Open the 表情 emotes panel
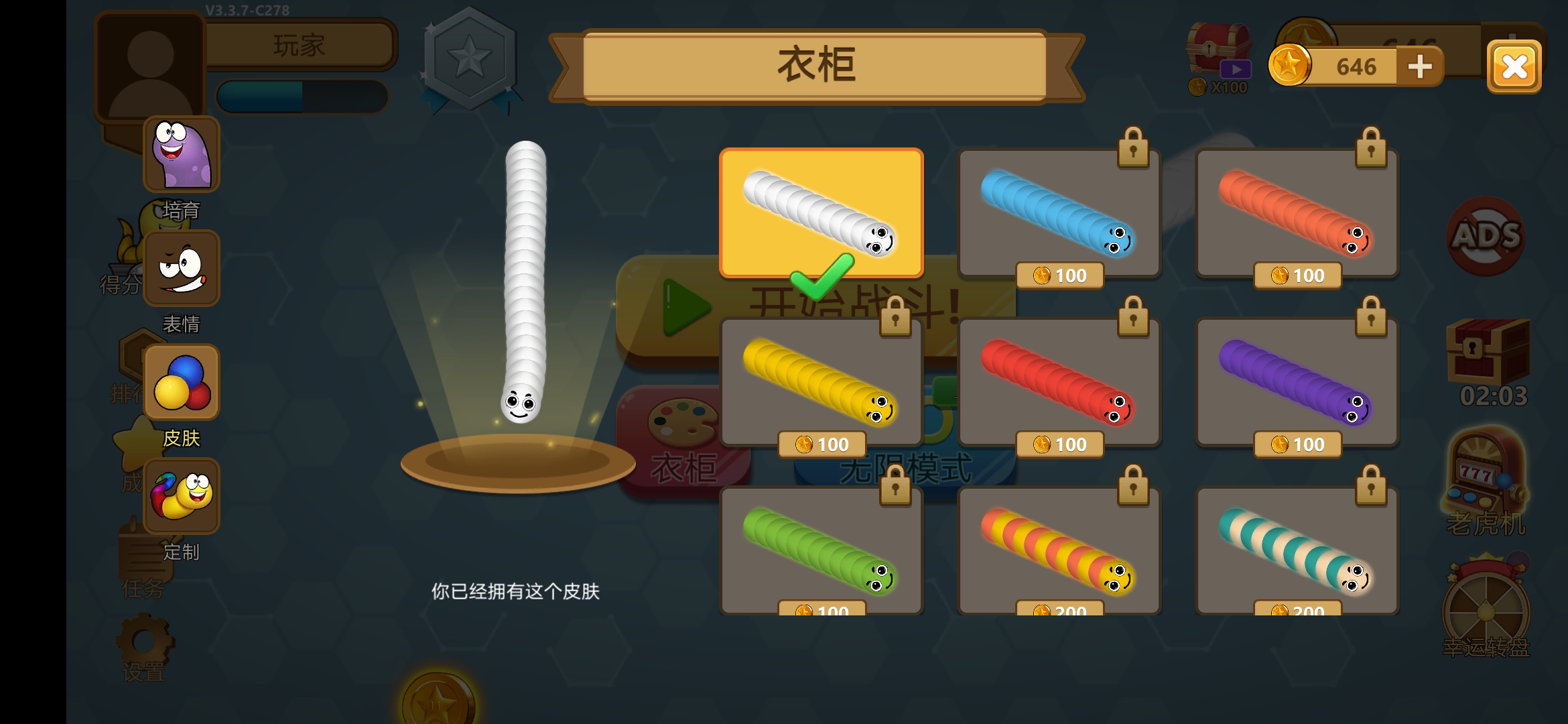1568x724 pixels. click(x=181, y=268)
